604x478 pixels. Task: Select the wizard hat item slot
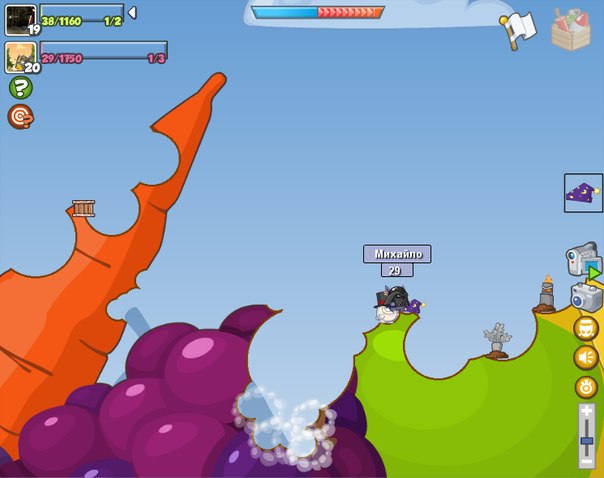point(583,193)
